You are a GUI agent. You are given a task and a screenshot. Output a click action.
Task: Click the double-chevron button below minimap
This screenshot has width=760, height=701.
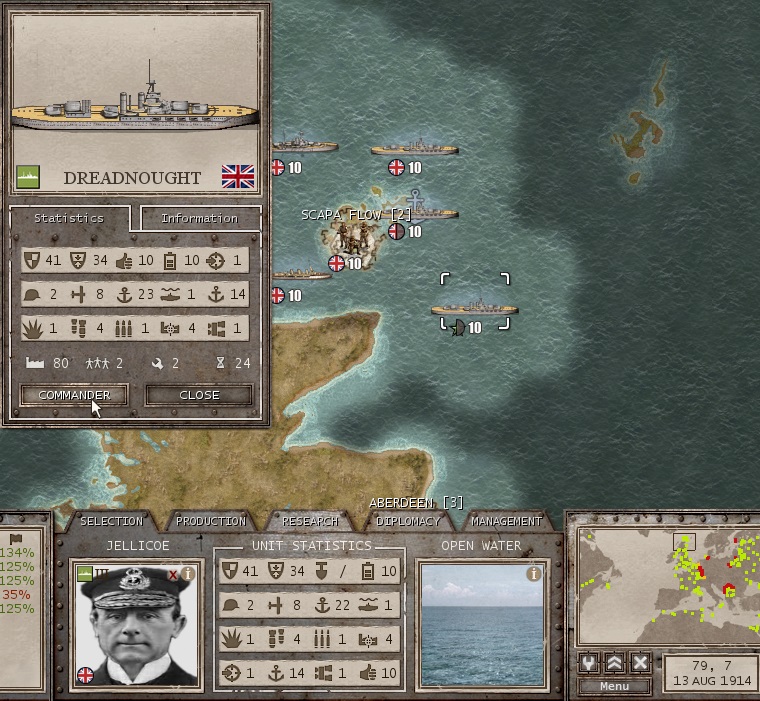616,662
